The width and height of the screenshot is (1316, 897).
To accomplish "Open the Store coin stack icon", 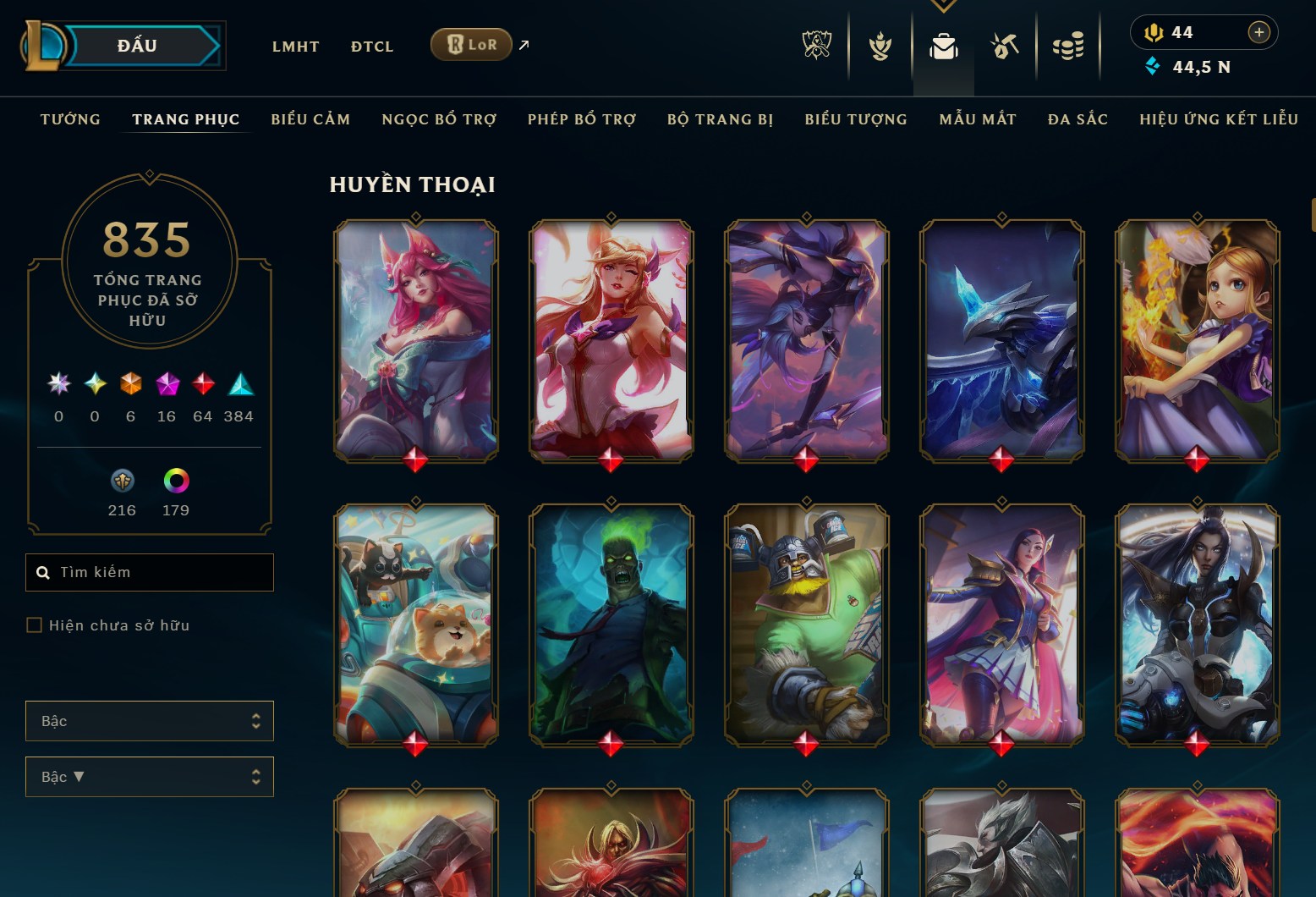I will tap(1068, 47).
